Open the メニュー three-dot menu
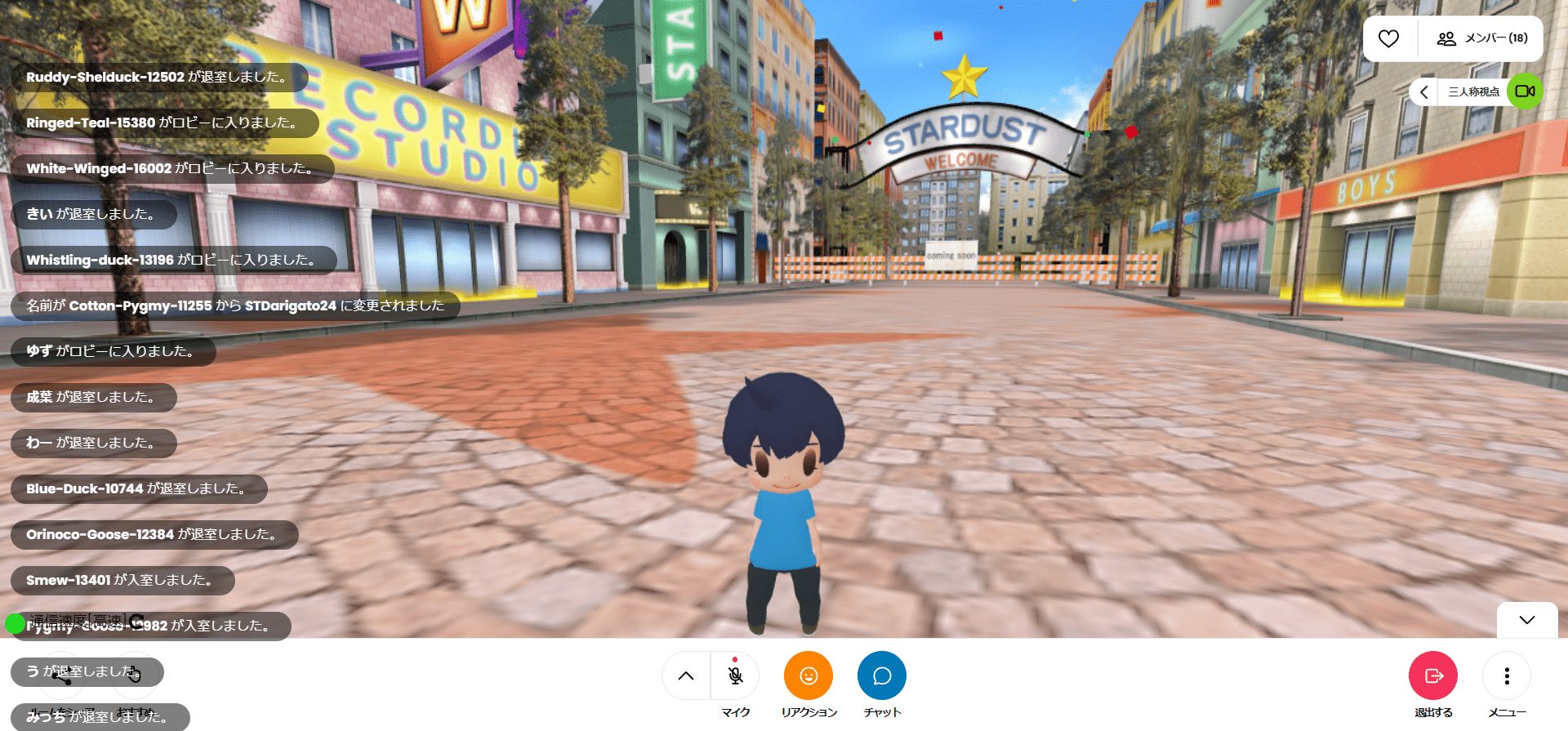 (x=1506, y=675)
